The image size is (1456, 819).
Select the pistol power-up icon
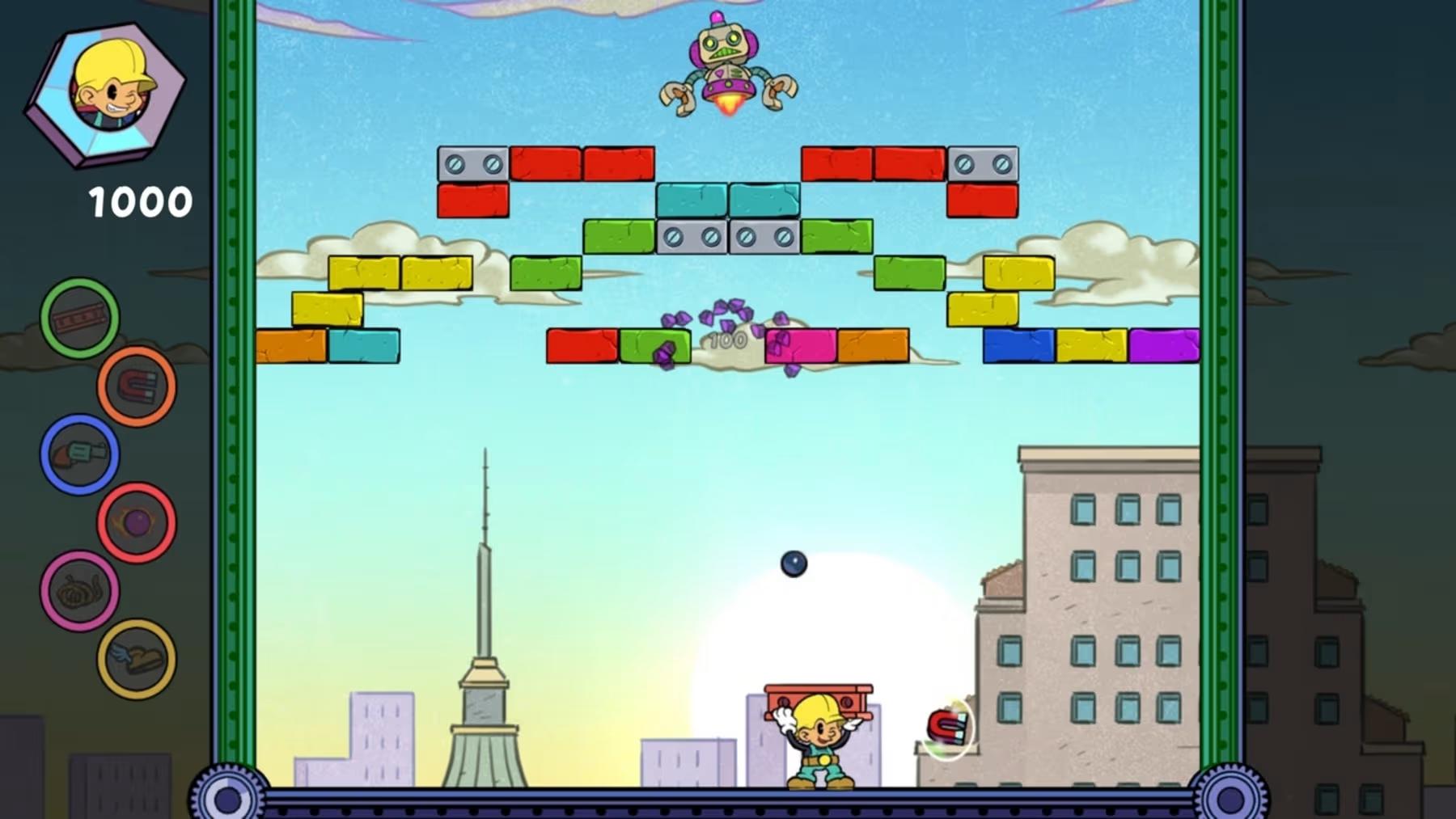tap(78, 454)
